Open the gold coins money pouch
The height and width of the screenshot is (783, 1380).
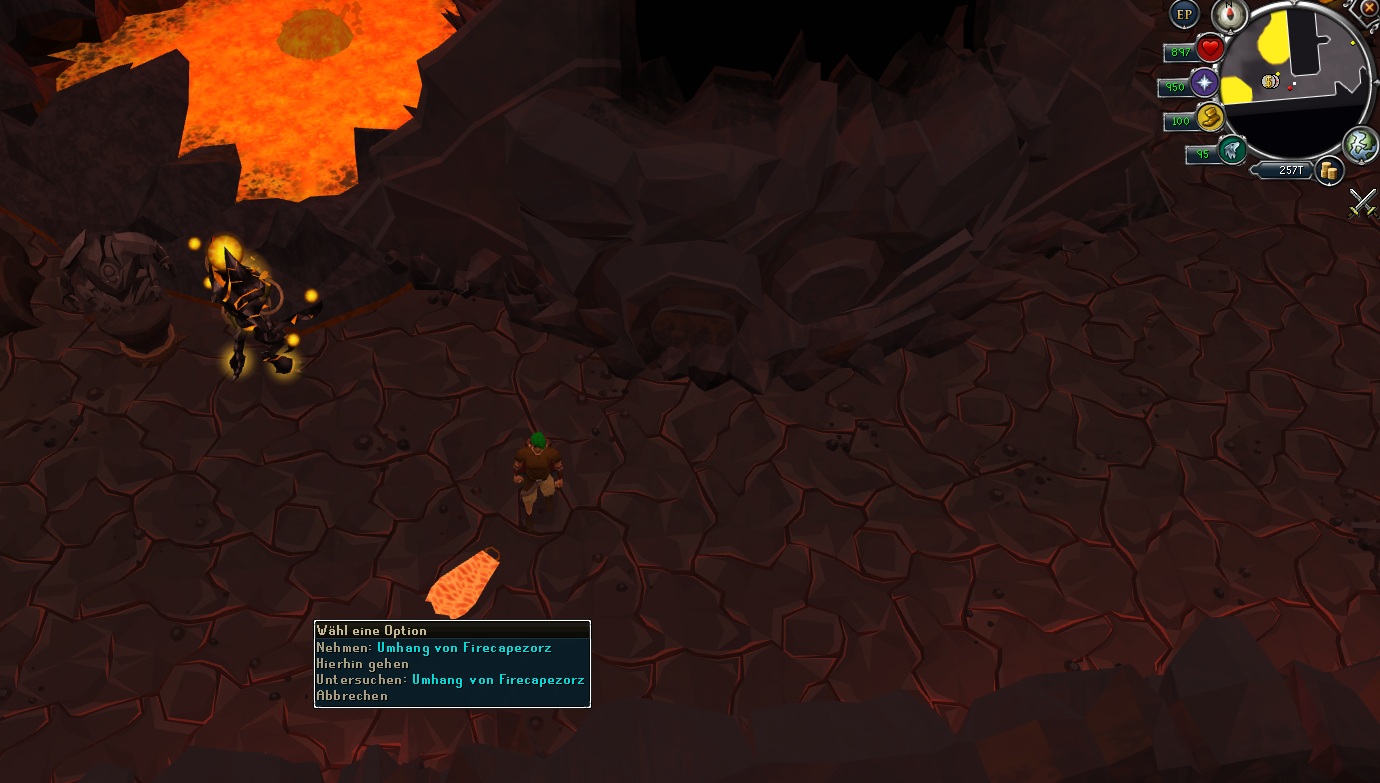pyautogui.click(x=1328, y=171)
